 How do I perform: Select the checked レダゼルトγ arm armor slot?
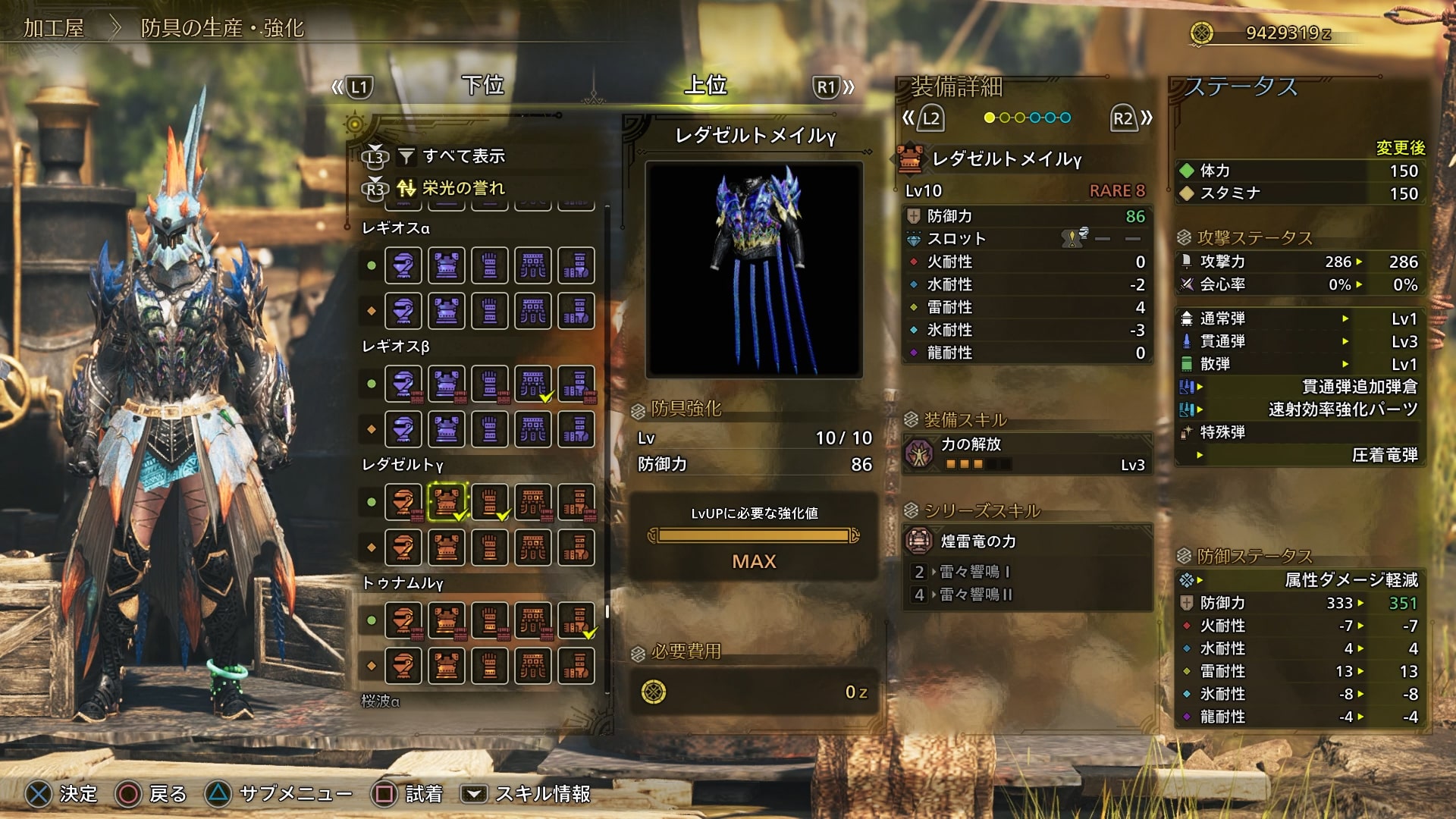pyautogui.click(x=490, y=502)
